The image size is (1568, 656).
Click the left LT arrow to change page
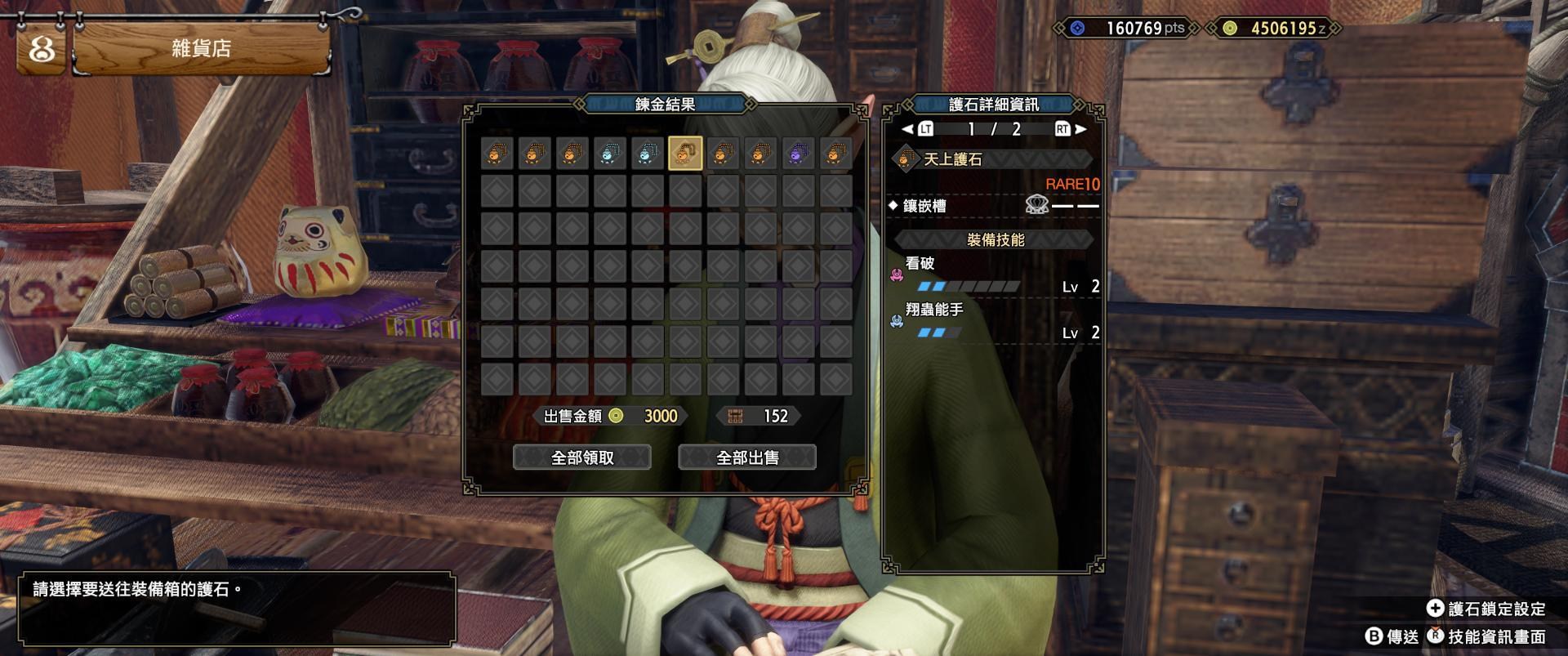pos(912,129)
